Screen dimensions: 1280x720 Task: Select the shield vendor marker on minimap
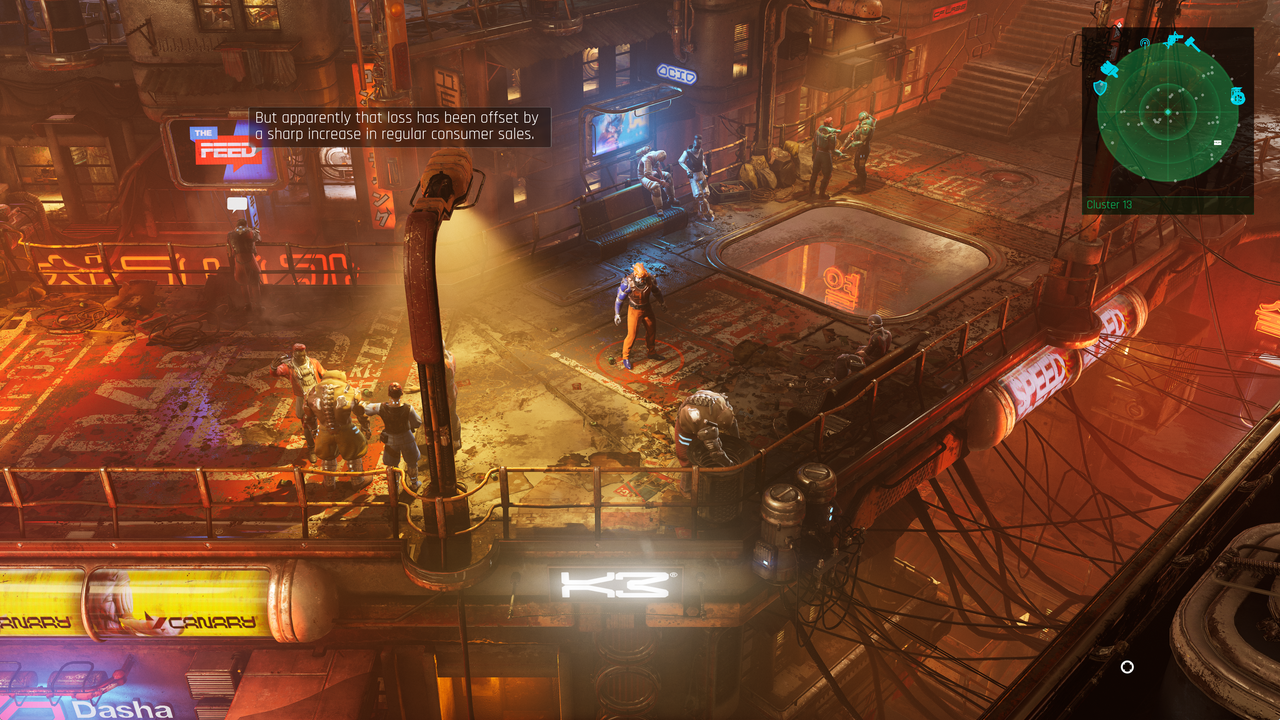(1100, 88)
